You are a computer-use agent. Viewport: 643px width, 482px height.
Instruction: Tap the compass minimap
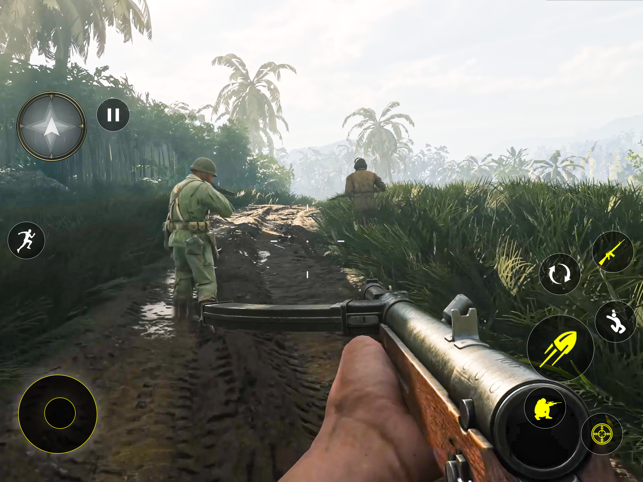pyautogui.click(x=51, y=127)
